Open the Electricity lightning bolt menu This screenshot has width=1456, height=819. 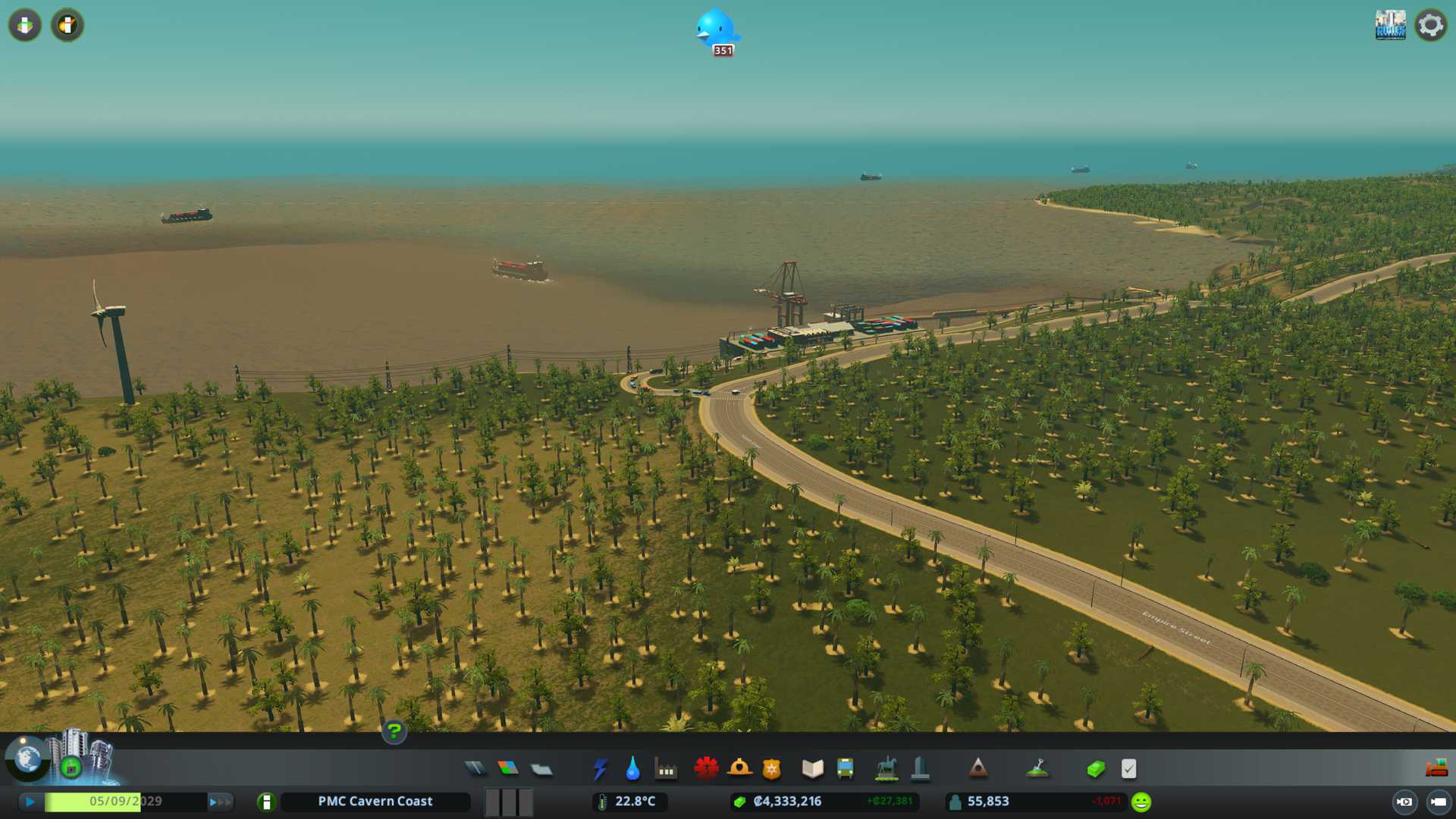tap(600, 769)
